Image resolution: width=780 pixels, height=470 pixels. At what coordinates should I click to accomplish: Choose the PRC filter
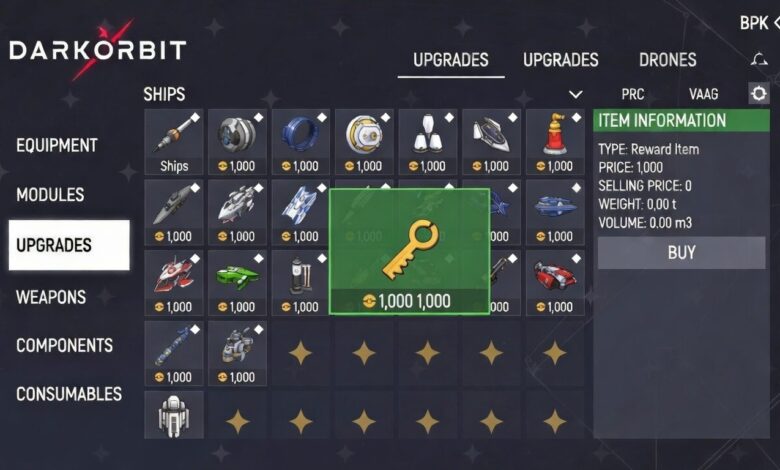coord(632,94)
